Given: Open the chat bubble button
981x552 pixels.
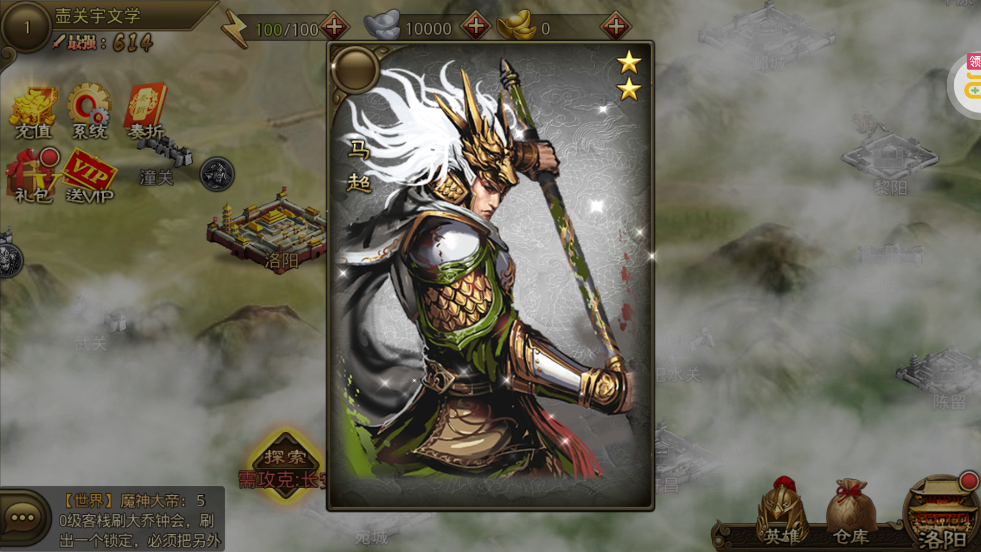Looking at the screenshot, I should (23, 518).
